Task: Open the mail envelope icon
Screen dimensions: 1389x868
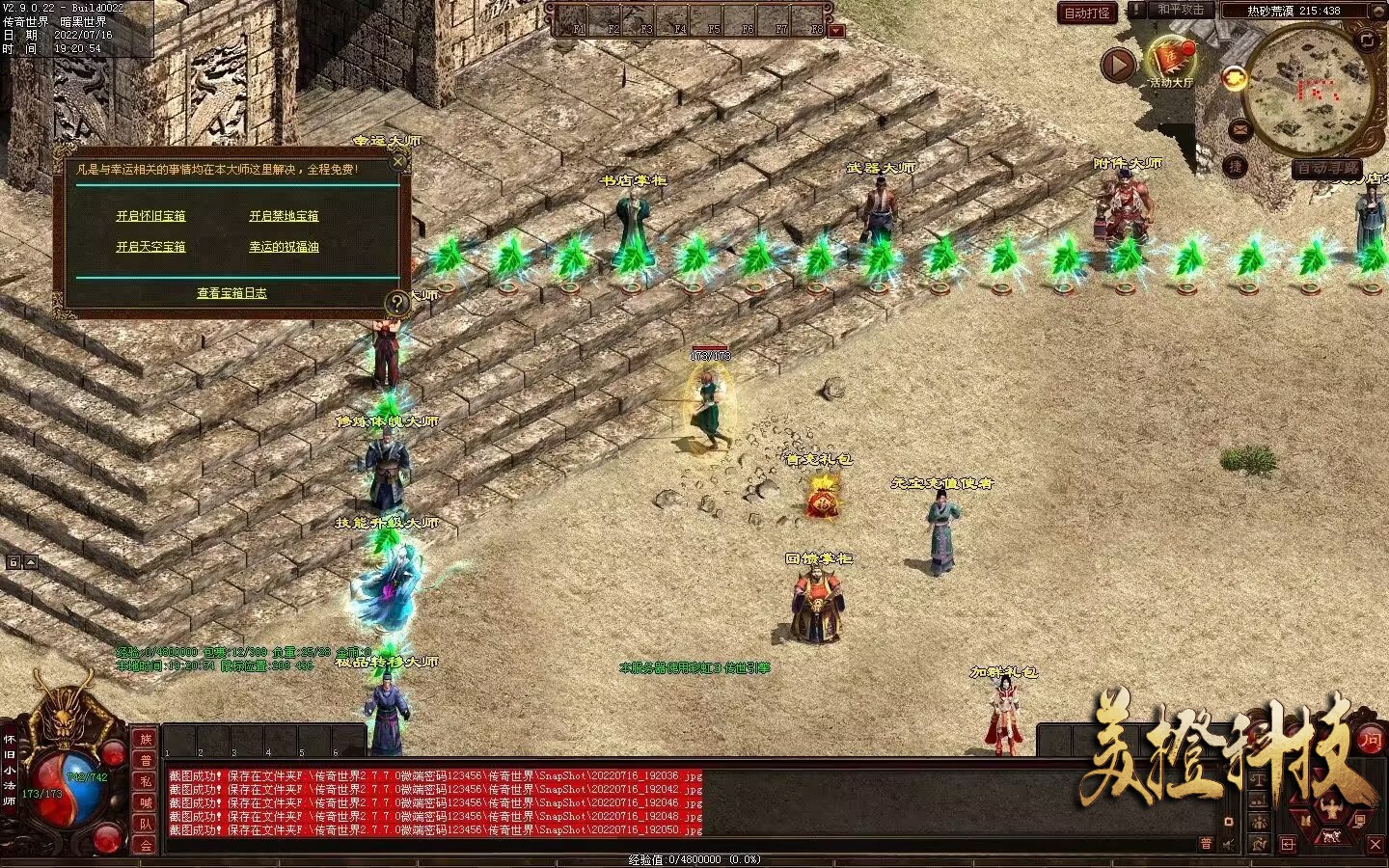Action: pos(1240,129)
